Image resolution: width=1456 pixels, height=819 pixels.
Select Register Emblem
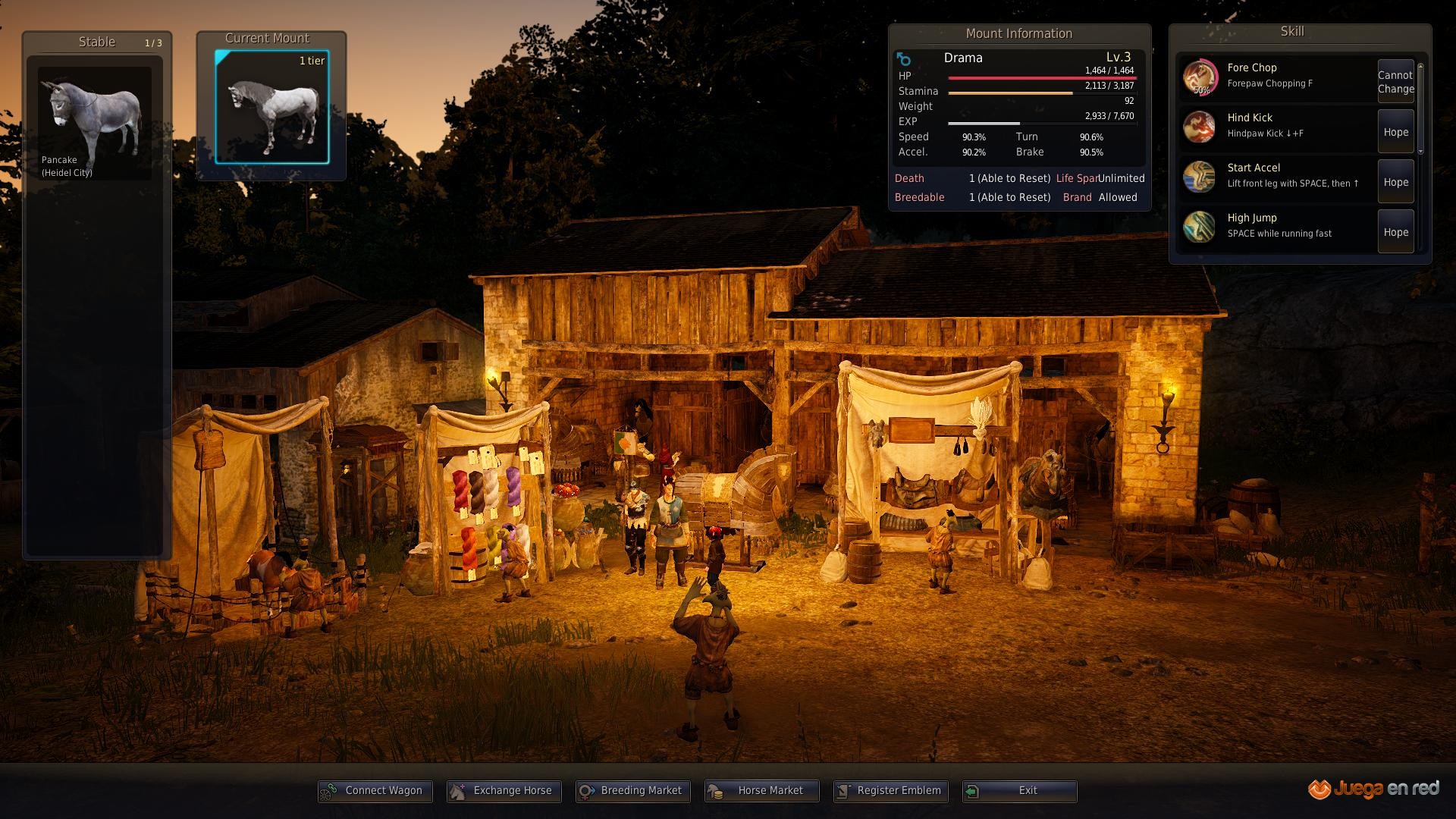[891, 791]
